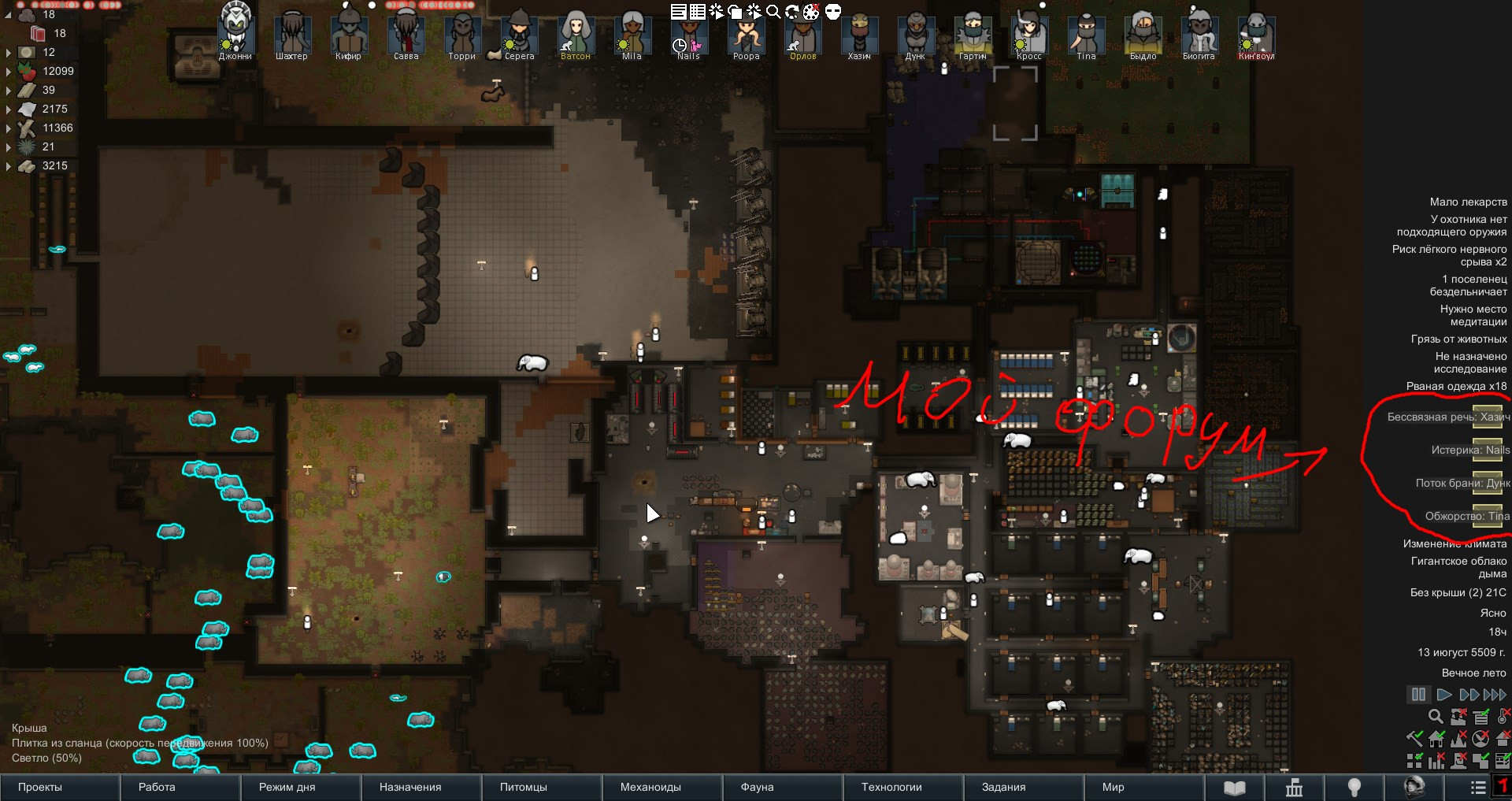The height and width of the screenshot is (801, 1512).
Task: Open the Механоиды tab
Action: 650,787
